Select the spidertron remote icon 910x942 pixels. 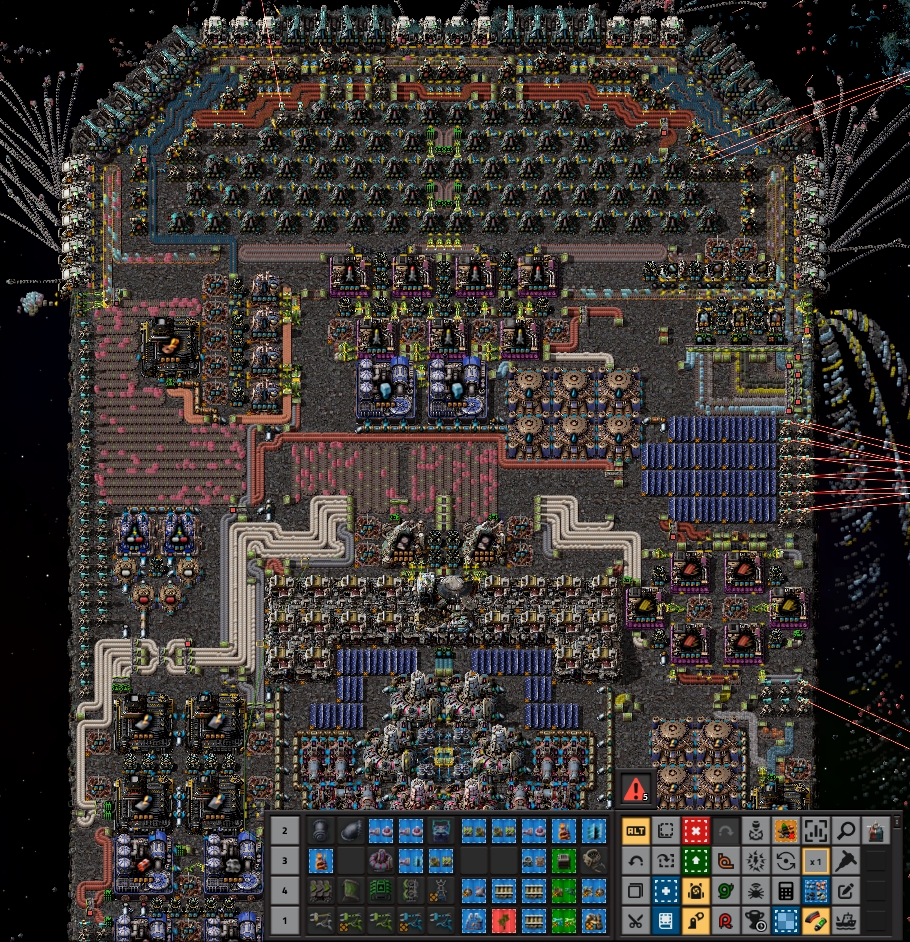pos(755,890)
